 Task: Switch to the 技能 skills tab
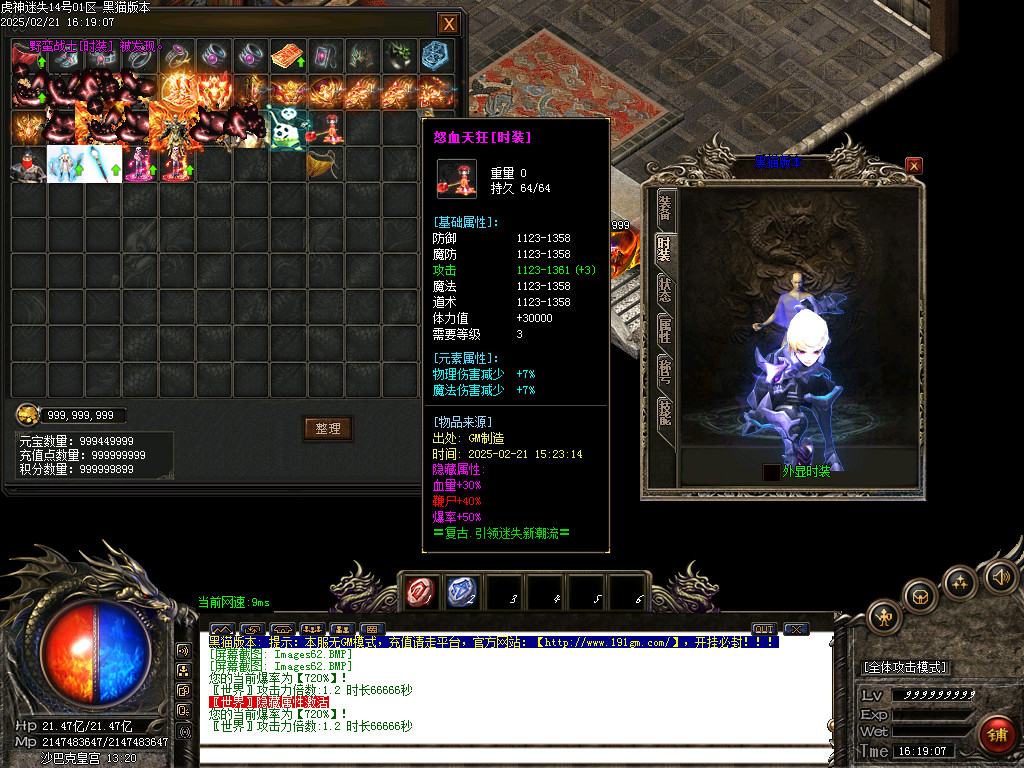pos(664,412)
